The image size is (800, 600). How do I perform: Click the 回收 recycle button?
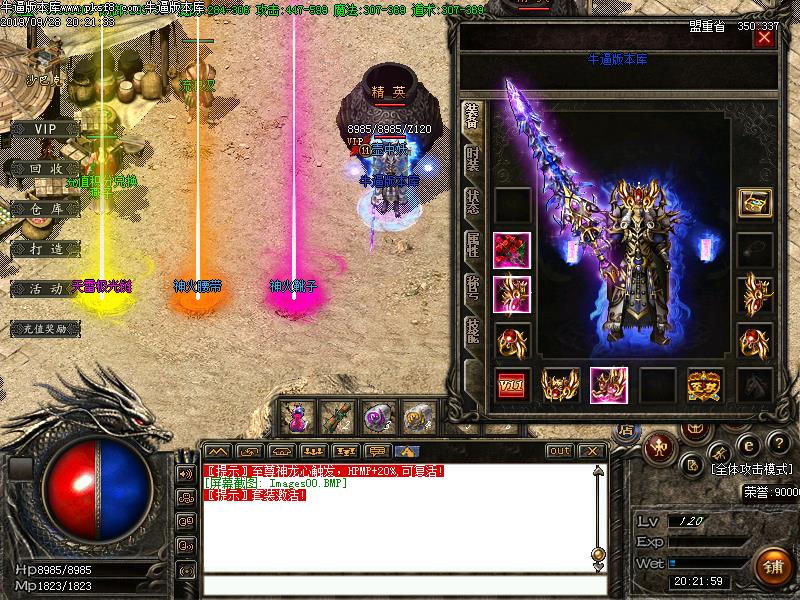point(45,169)
